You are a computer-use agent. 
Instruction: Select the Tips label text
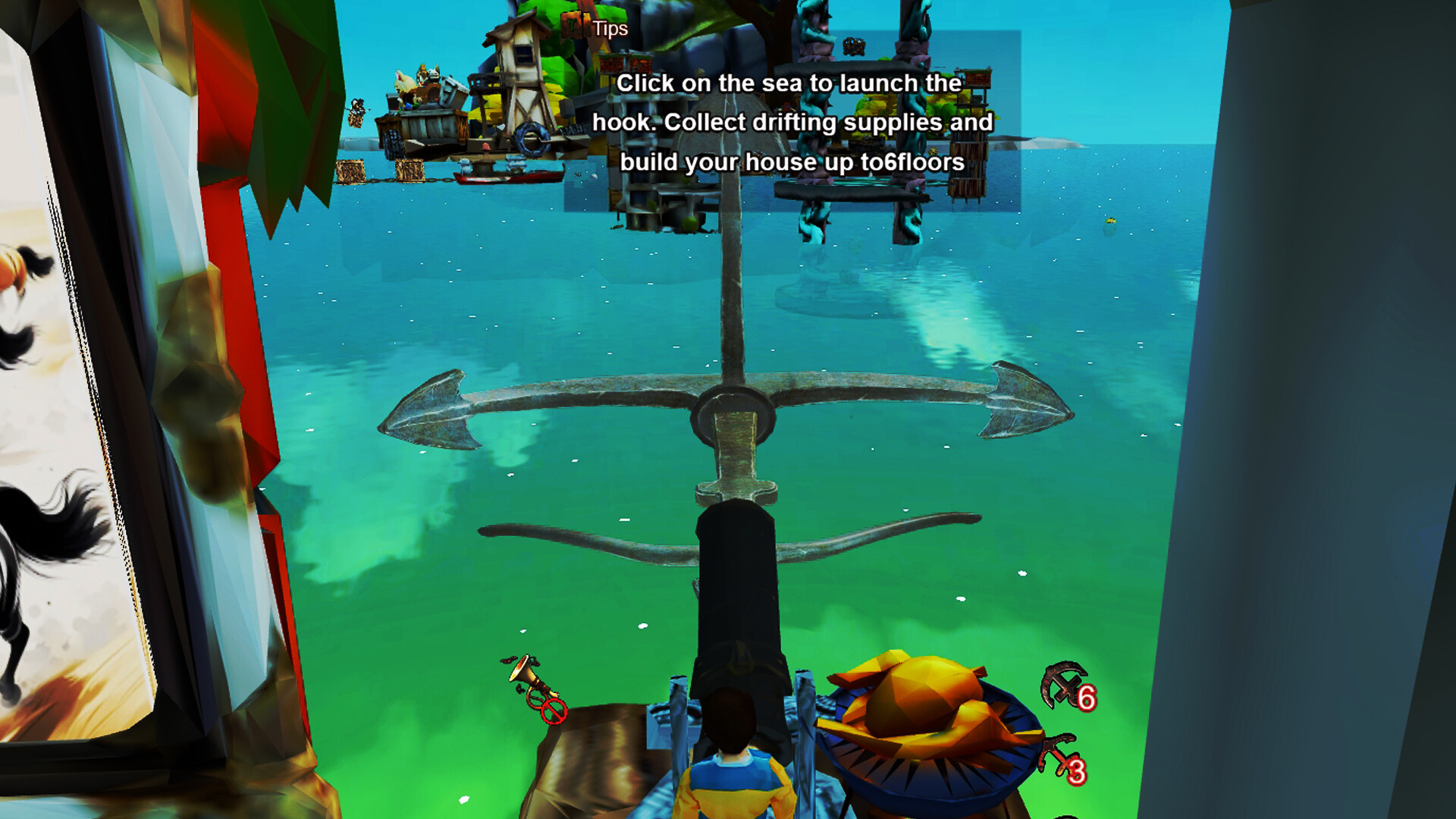point(610,29)
